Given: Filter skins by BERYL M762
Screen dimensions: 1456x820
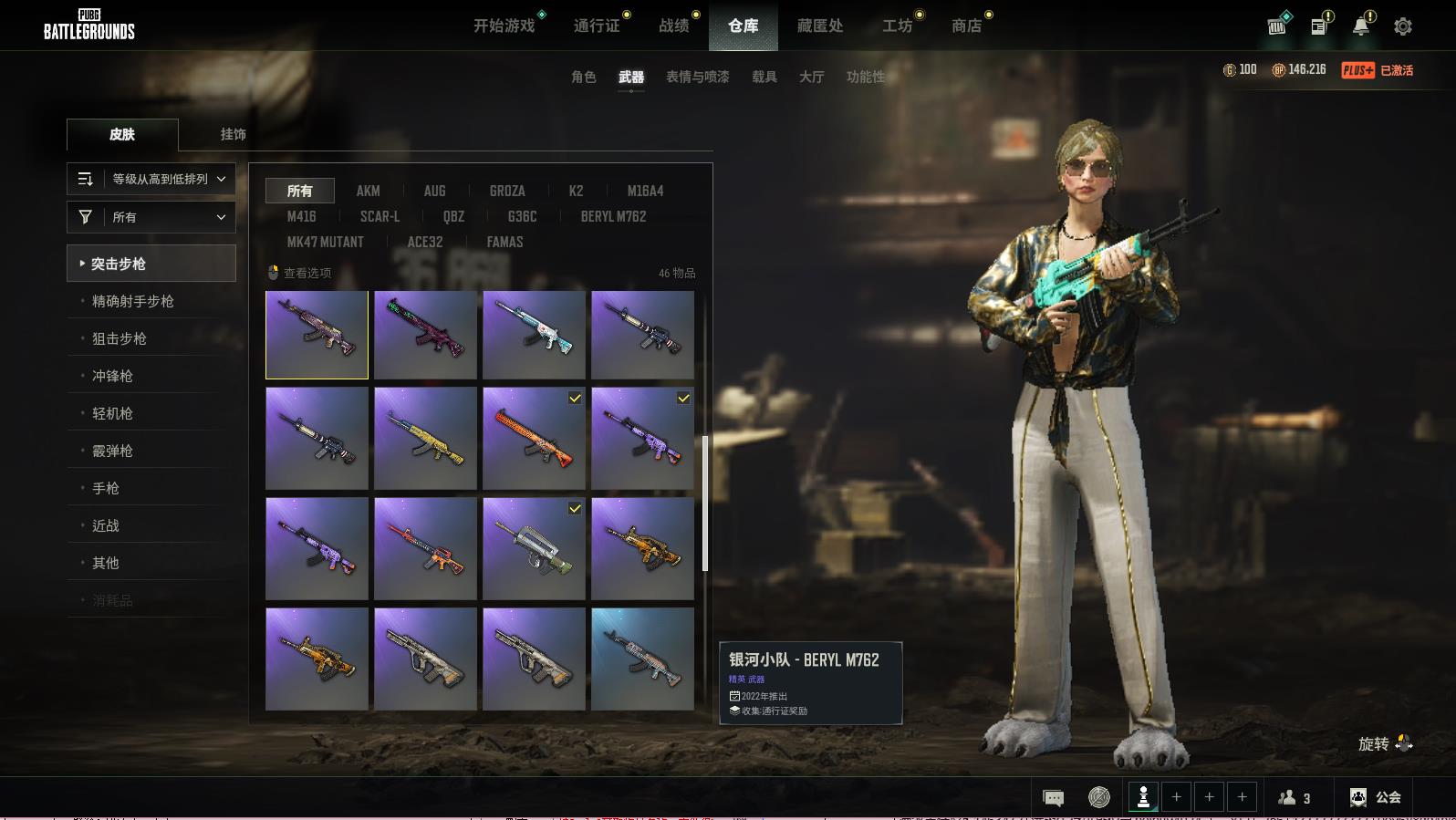Looking at the screenshot, I should pos(613,216).
